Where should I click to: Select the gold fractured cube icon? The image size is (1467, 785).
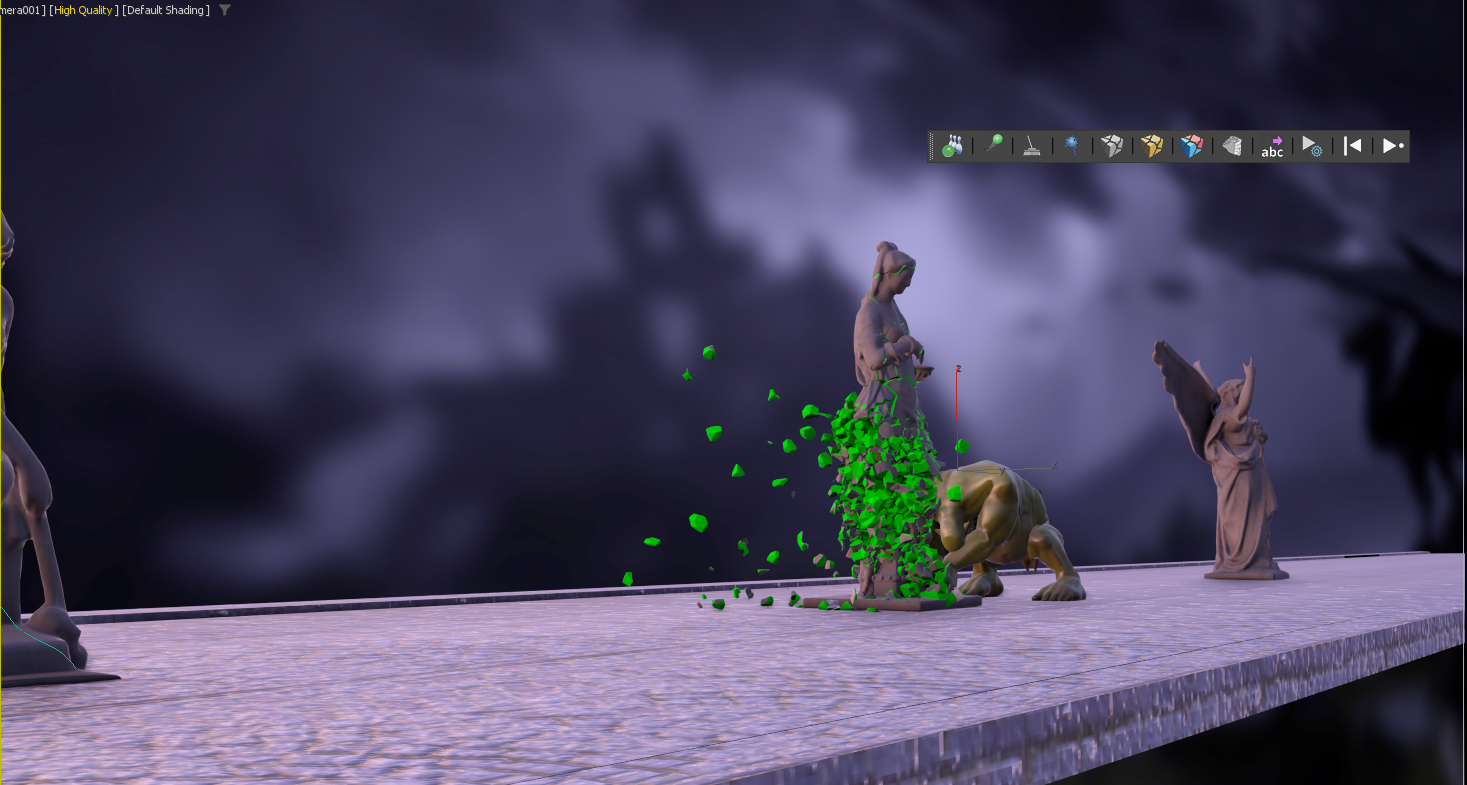[x=1152, y=146]
